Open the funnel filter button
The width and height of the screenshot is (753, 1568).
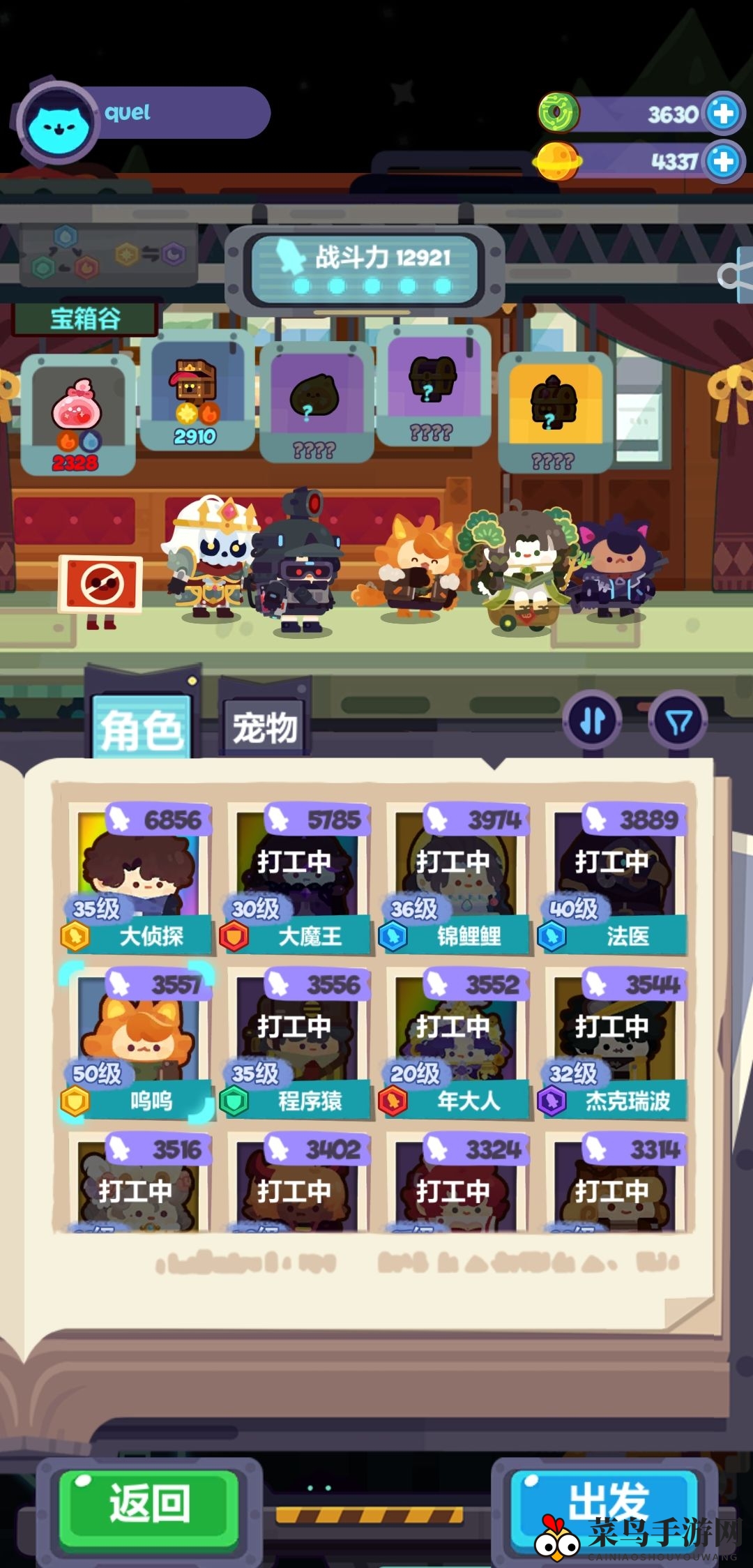coord(678,721)
